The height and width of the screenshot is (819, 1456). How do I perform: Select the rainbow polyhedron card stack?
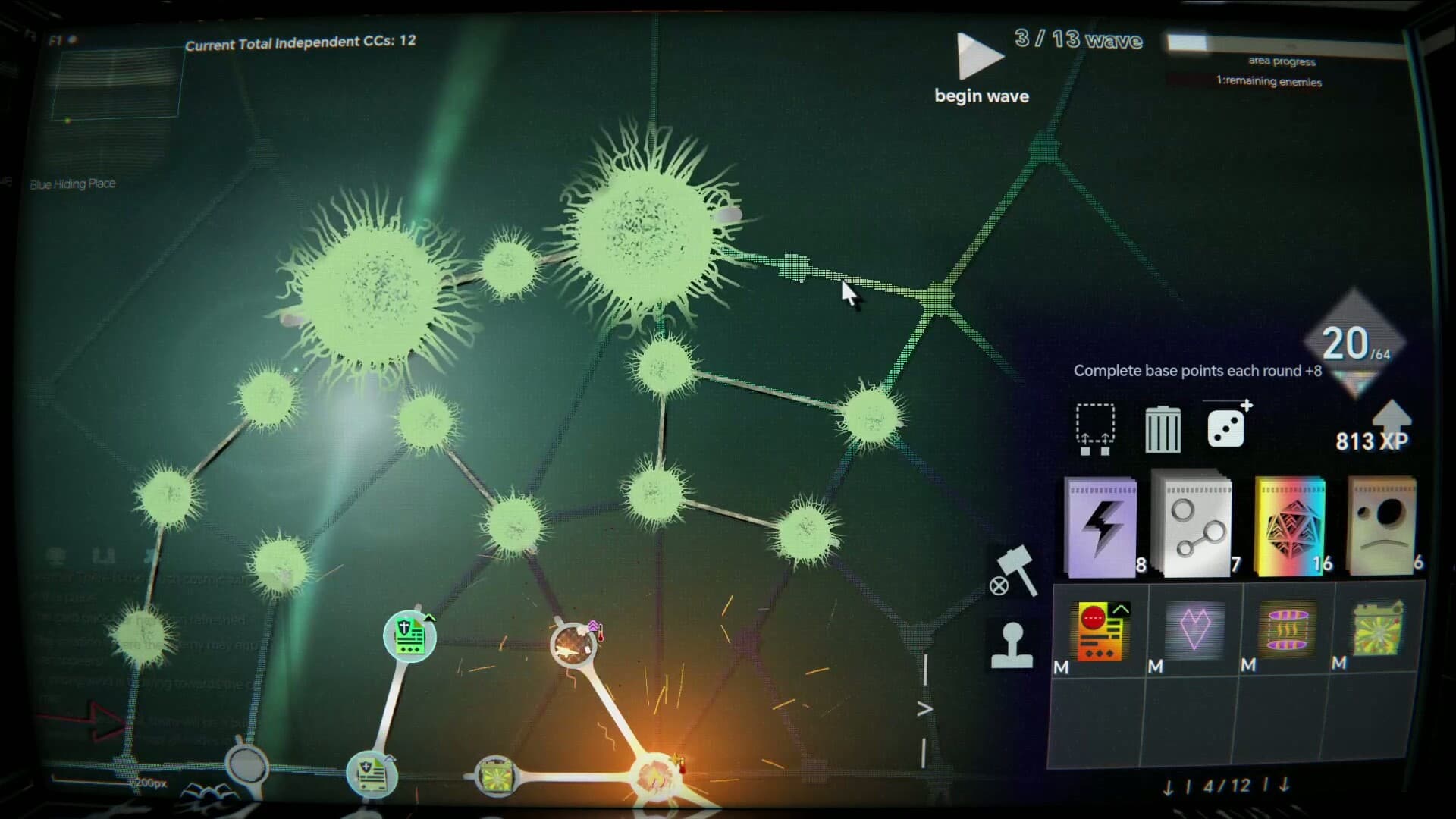pos(1288,523)
